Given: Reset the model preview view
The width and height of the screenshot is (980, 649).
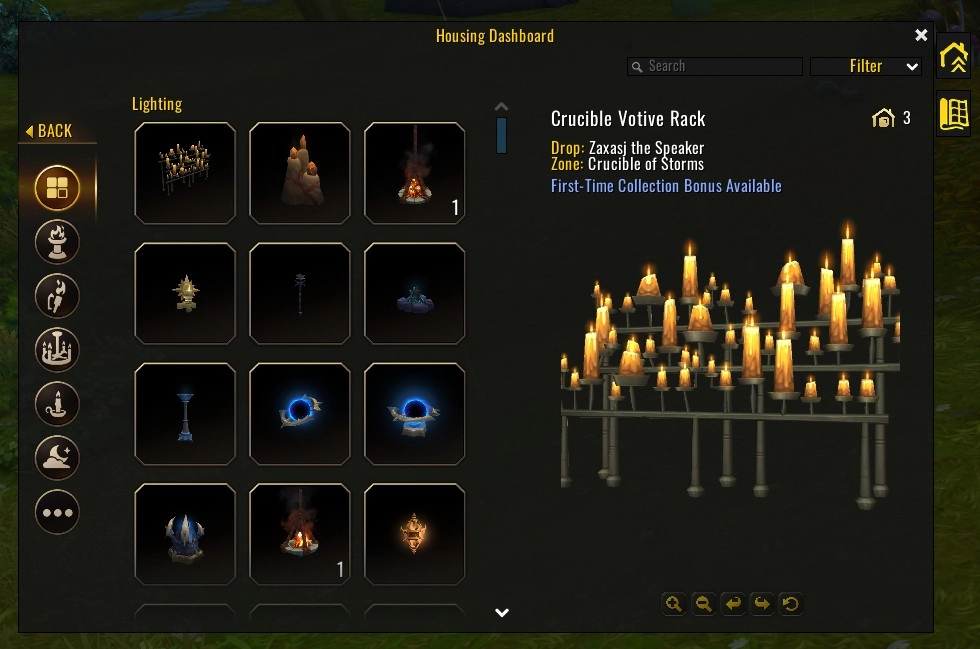Looking at the screenshot, I should pos(791,603).
